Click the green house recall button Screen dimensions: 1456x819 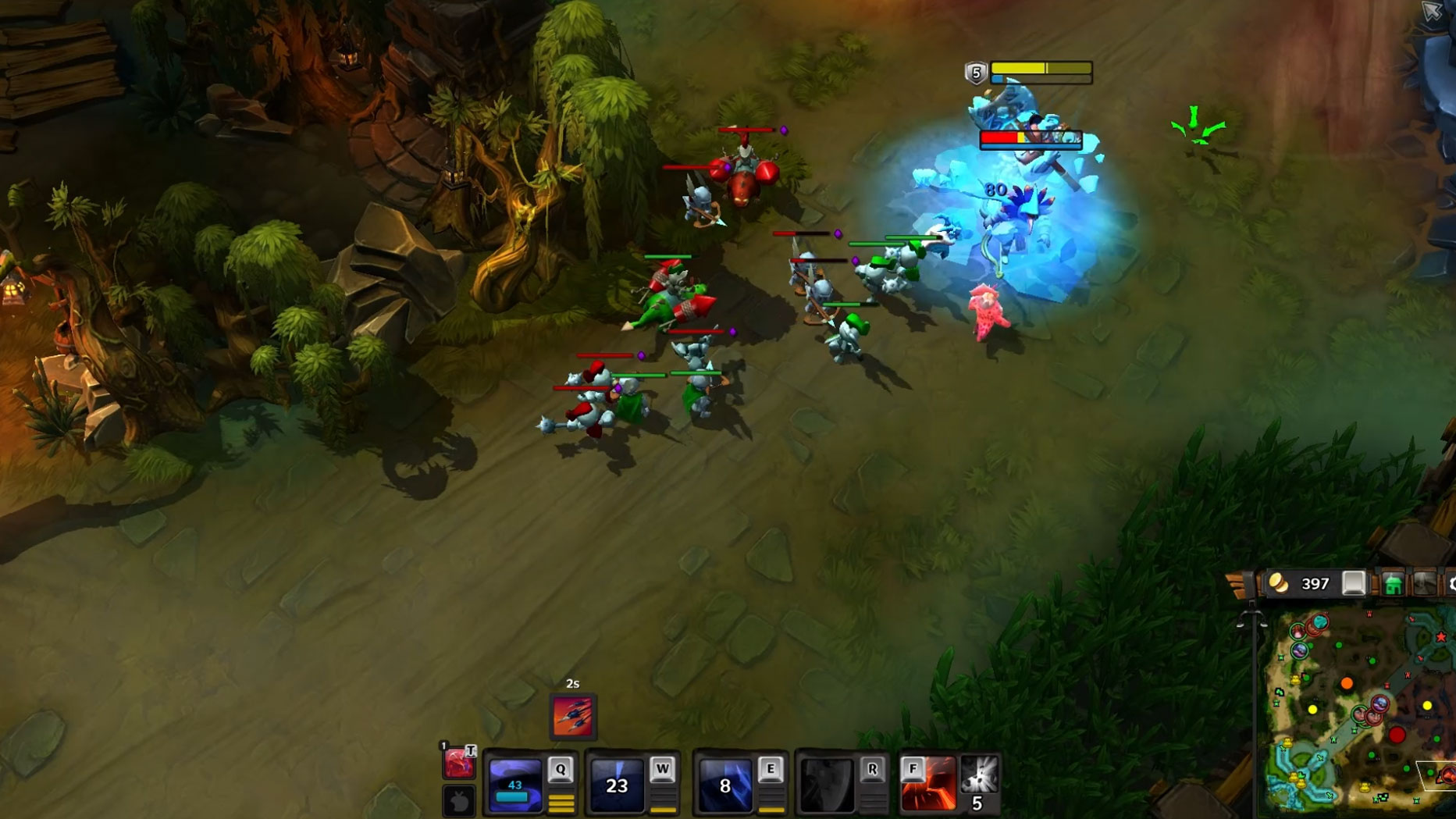[1393, 584]
